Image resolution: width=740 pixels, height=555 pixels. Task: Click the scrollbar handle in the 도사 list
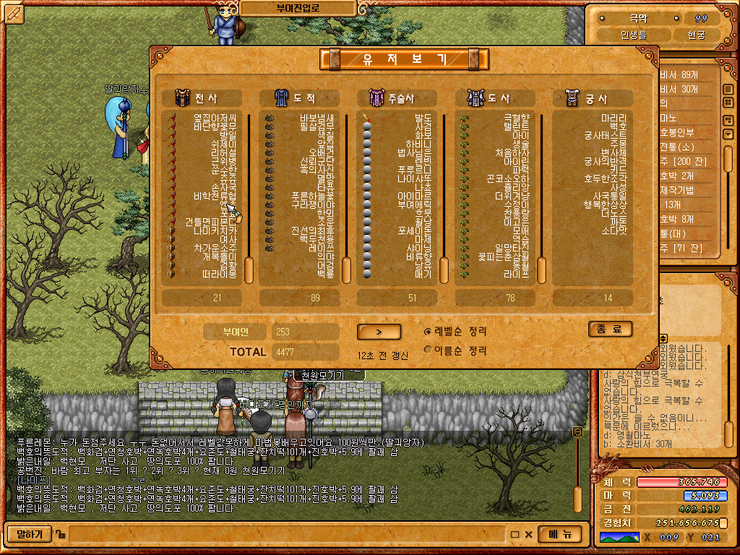coord(541,269)
